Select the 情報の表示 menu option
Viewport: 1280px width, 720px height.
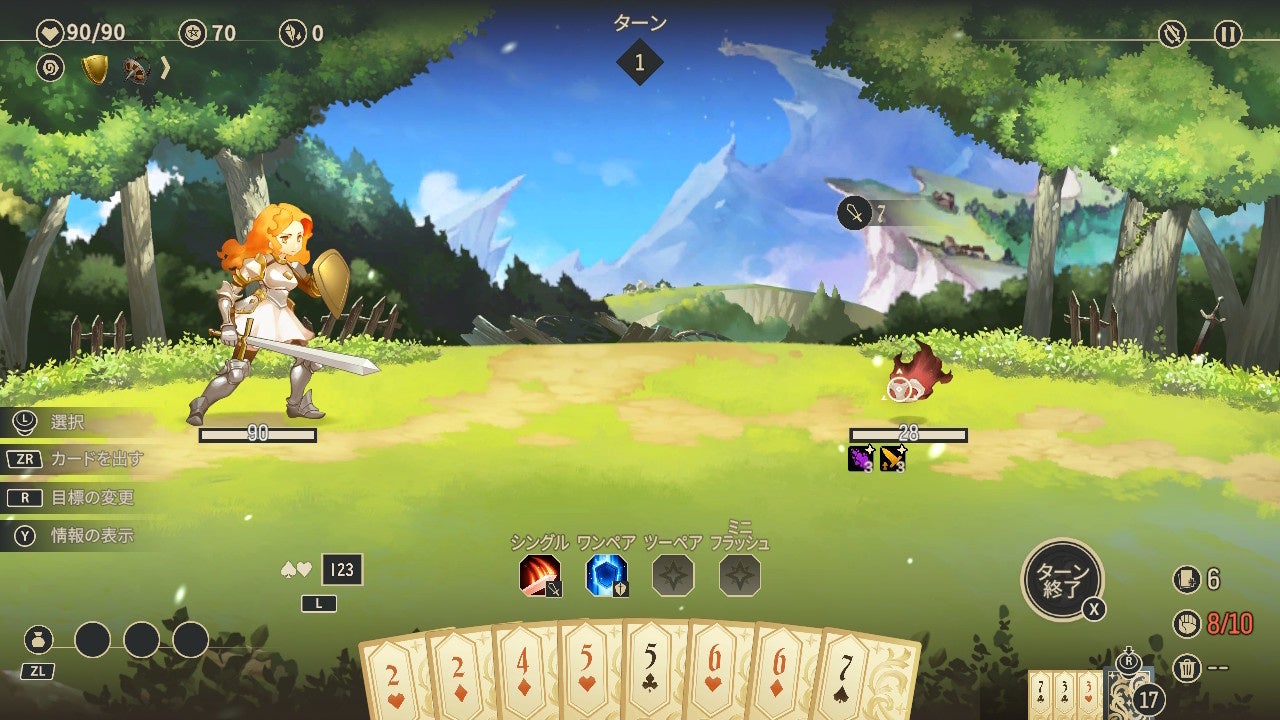point(80,533)
